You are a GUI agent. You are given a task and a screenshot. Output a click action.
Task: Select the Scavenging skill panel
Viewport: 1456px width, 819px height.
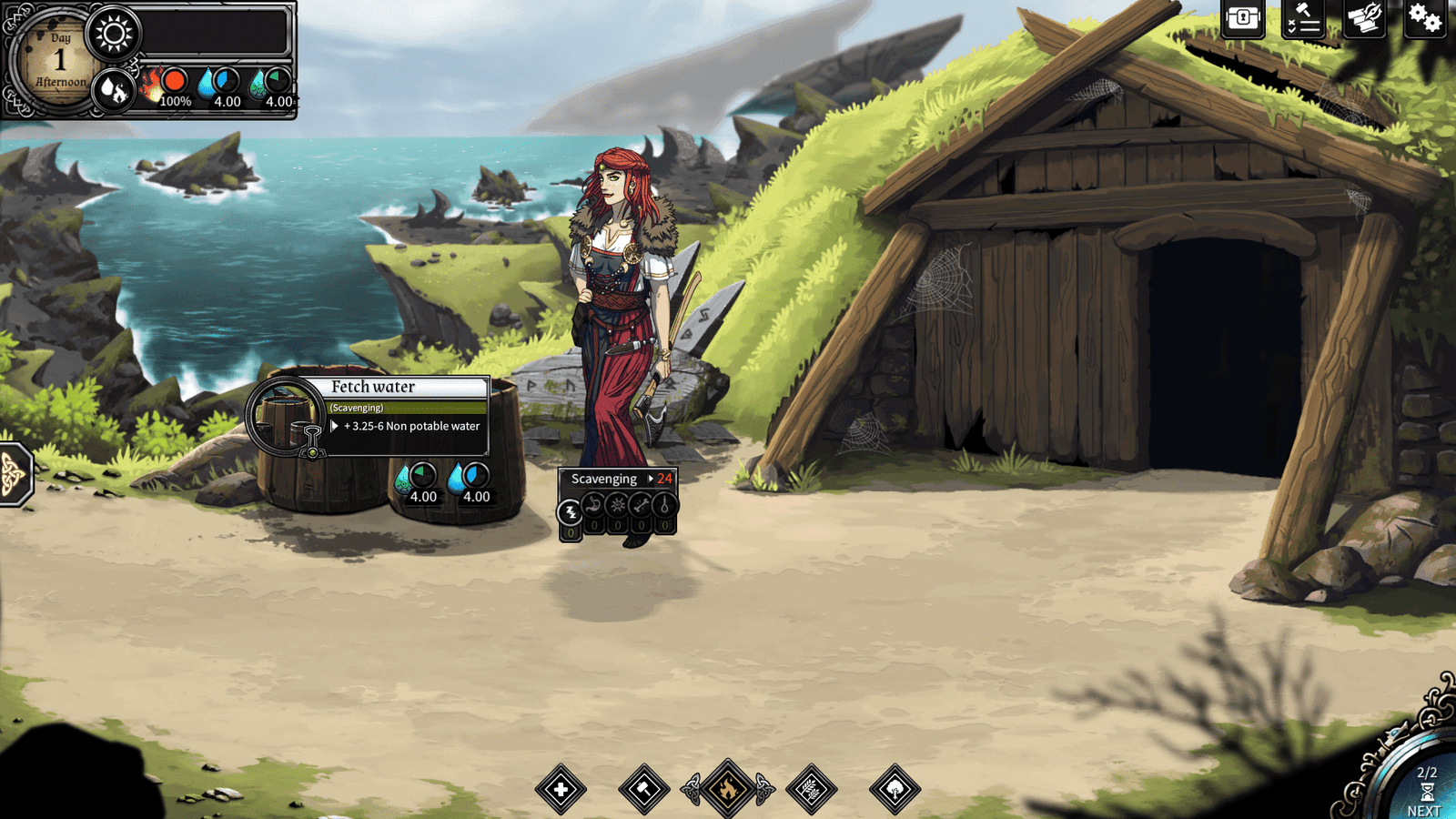pyautogui.click(x=604, y=479)
